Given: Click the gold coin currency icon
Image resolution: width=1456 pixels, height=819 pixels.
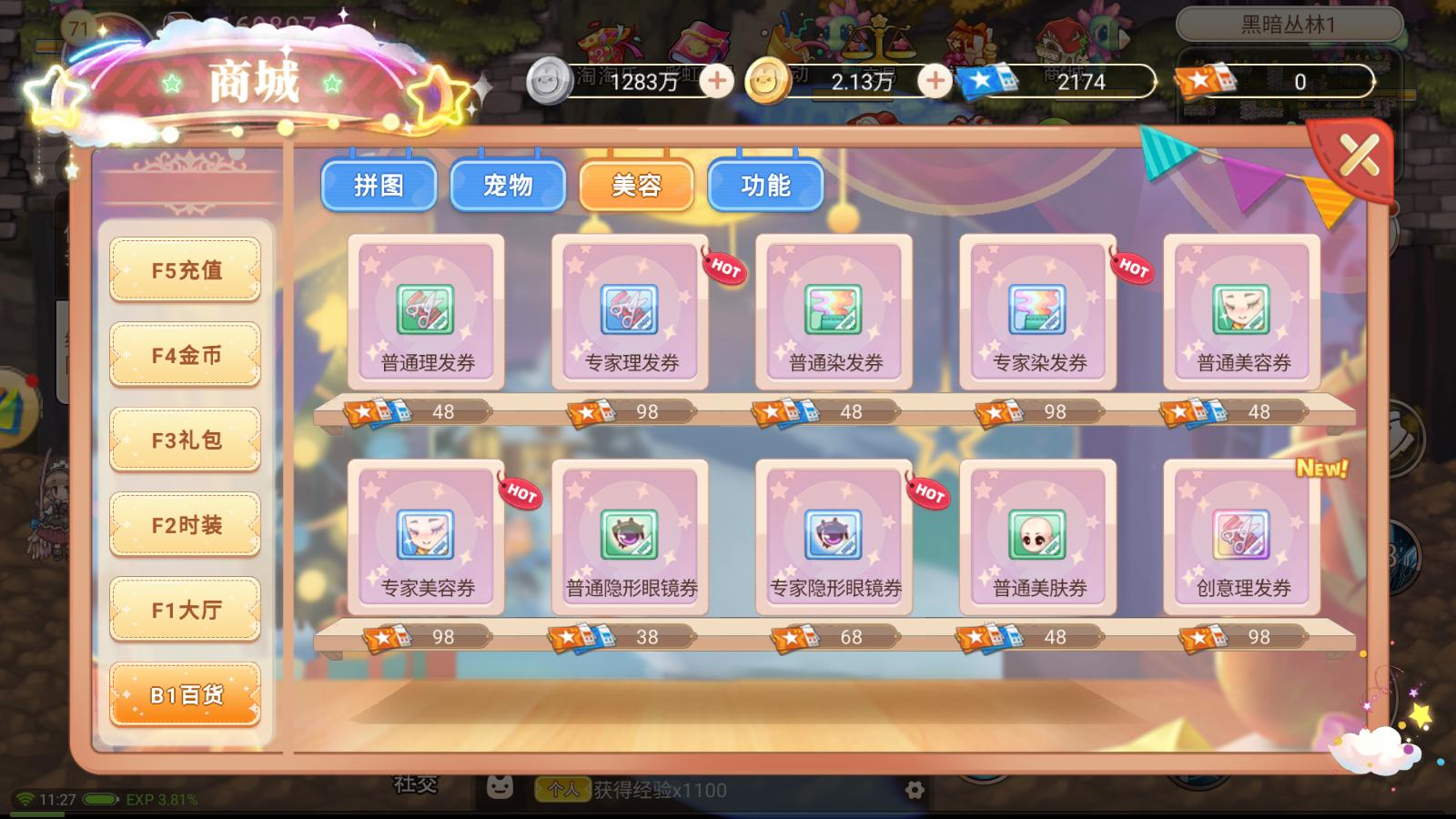Looking at the screenshot, I should 765,82.
